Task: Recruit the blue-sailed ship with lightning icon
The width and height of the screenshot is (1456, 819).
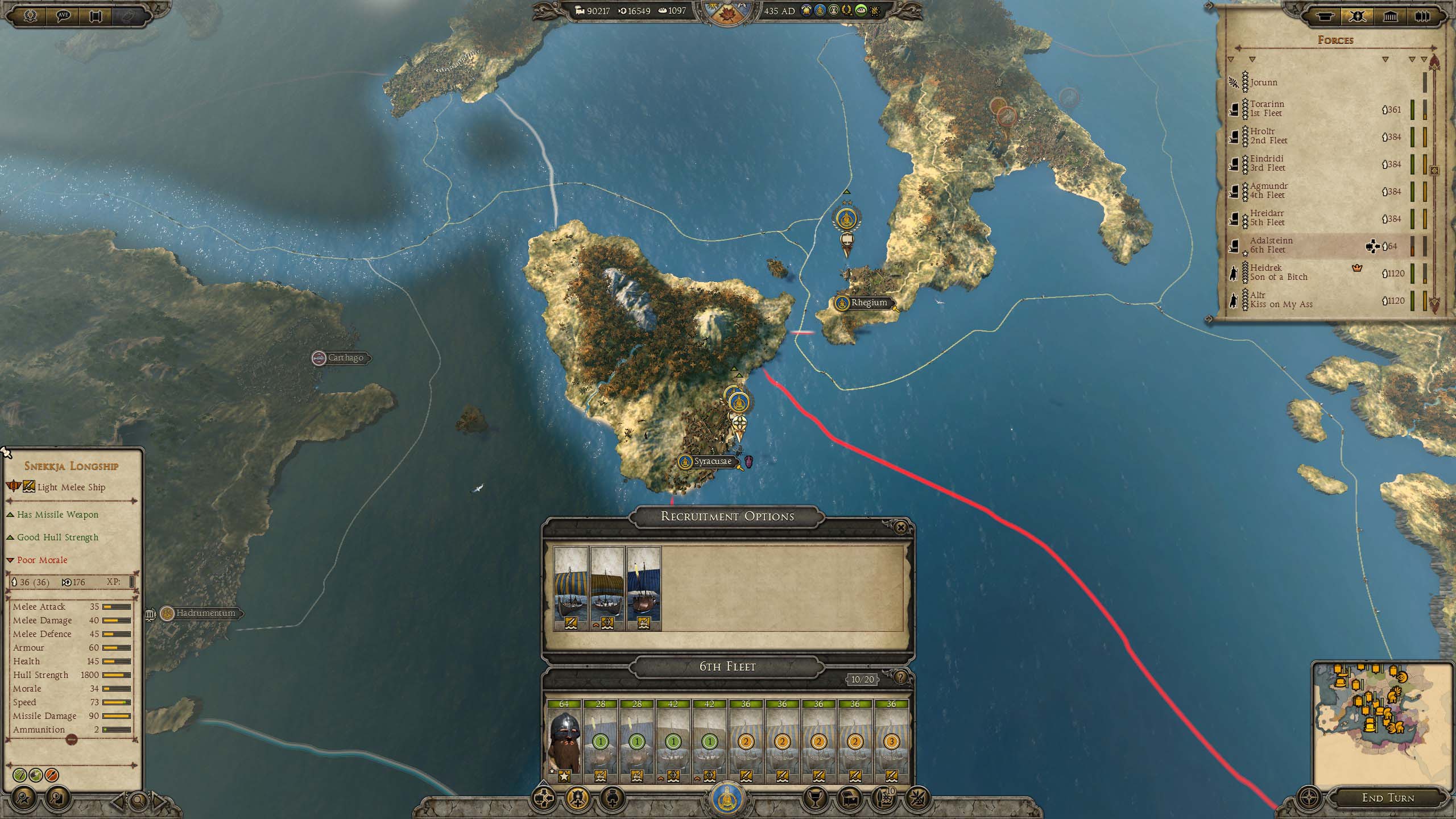Action: [x=643, y=588]
